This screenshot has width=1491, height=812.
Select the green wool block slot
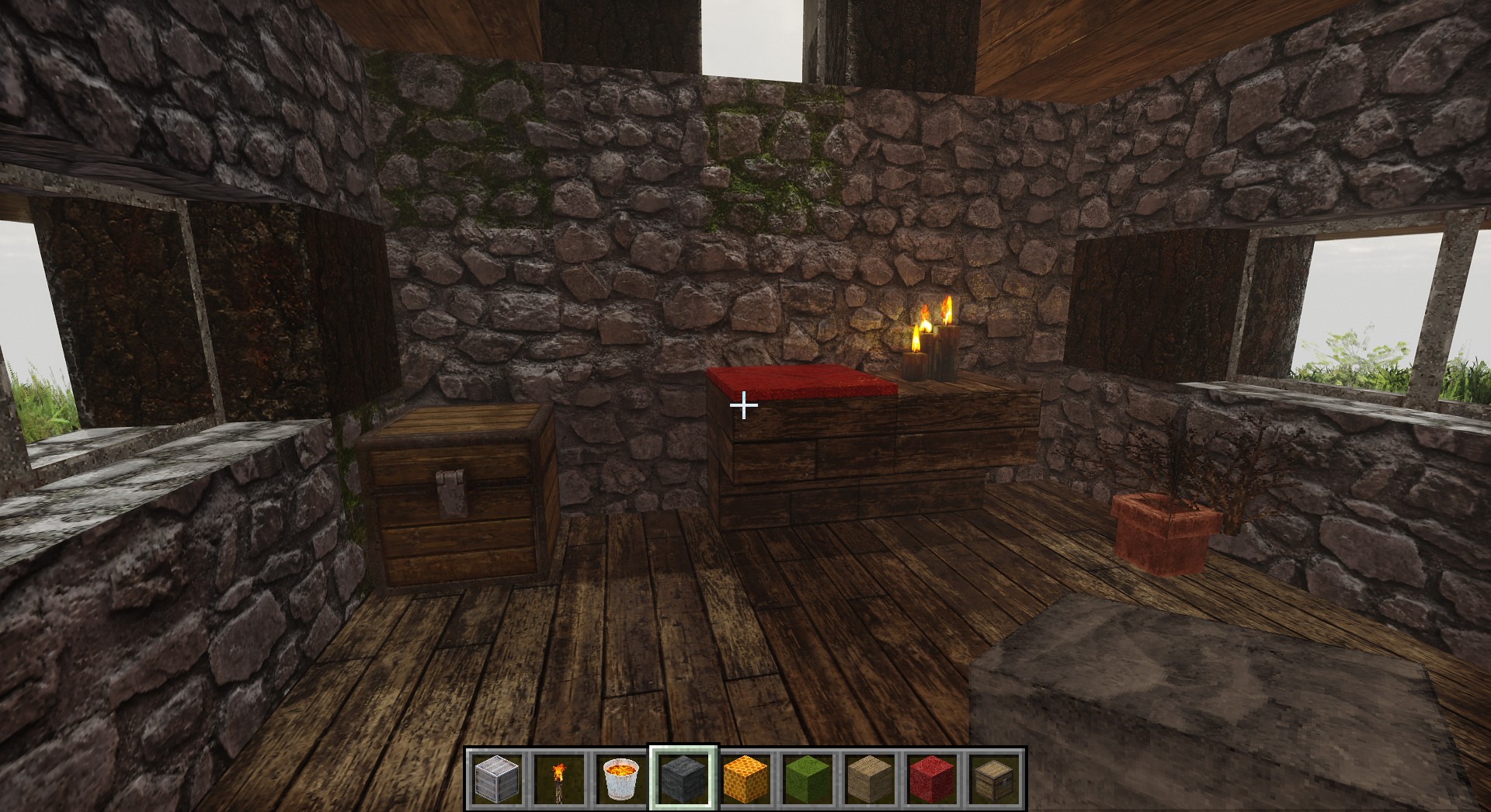click(808, 779)
